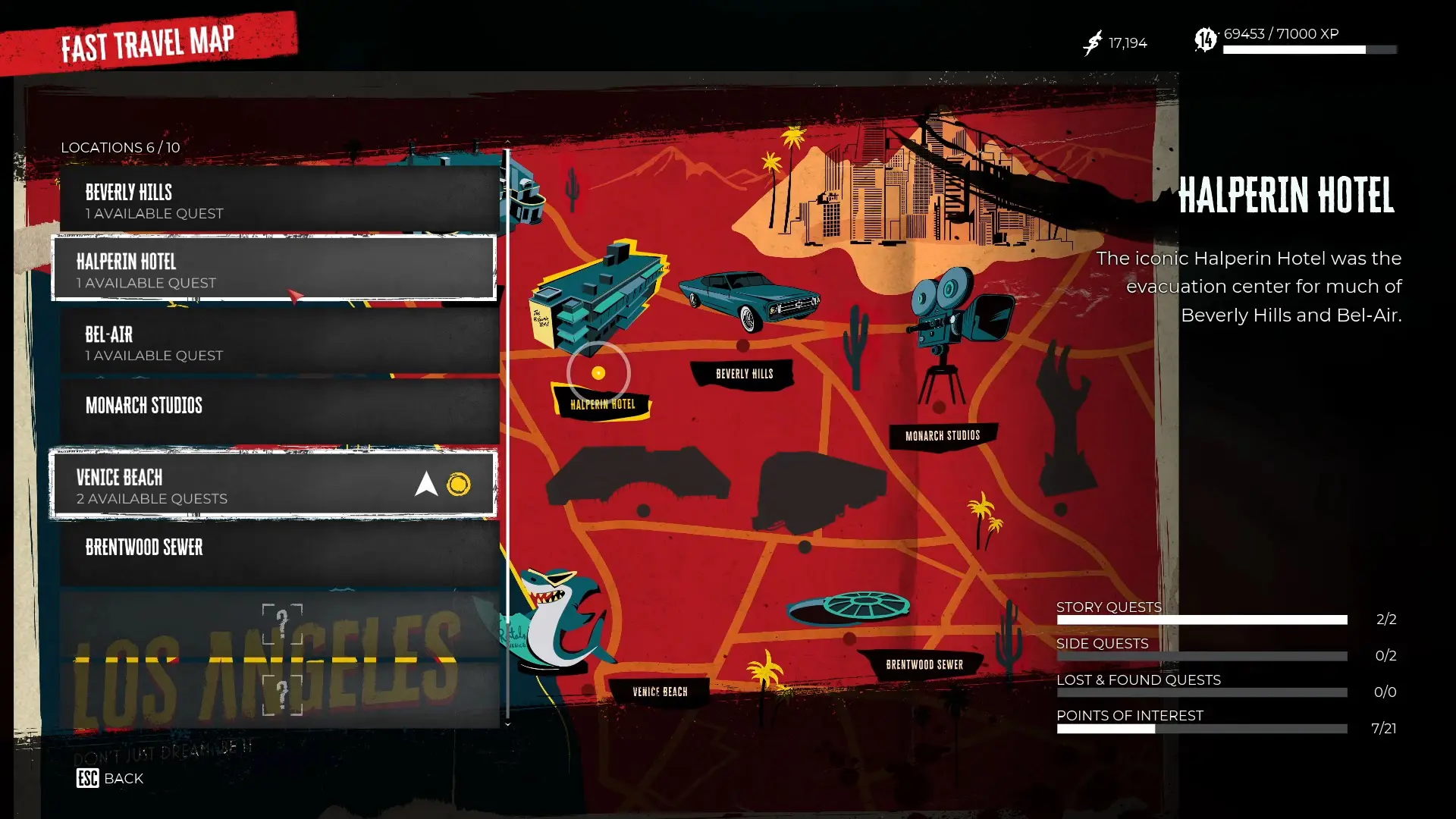This screenshot has height=819, width=1456.
Task: Click the player arrow marker in Venice Beach entry
Action: [427, 483]
